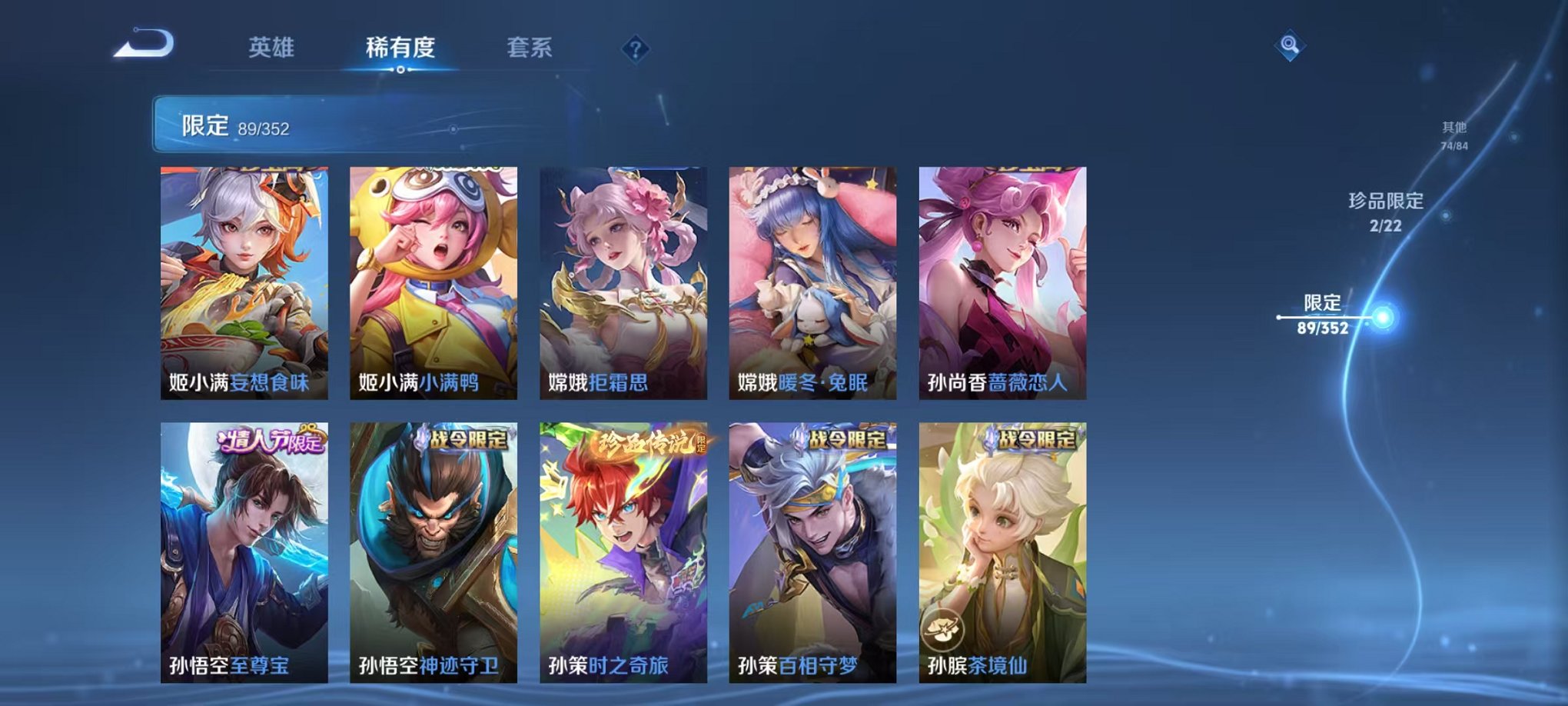Select the 稀有度 tab
The image size is (1568, 706).
pos(400,46)
